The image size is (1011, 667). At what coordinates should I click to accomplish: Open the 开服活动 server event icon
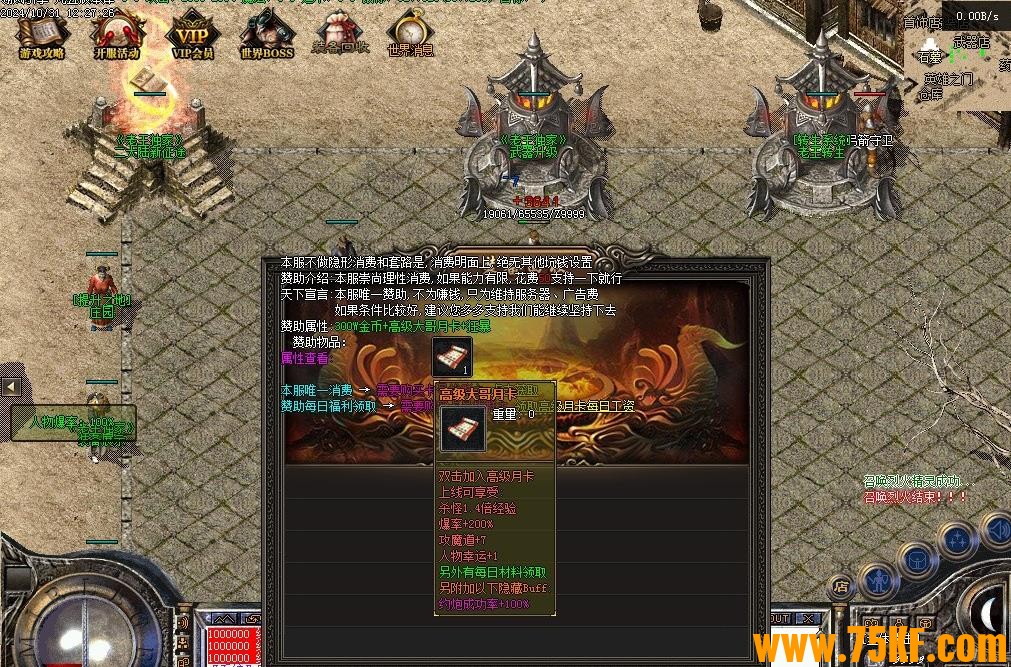[117, 35]
